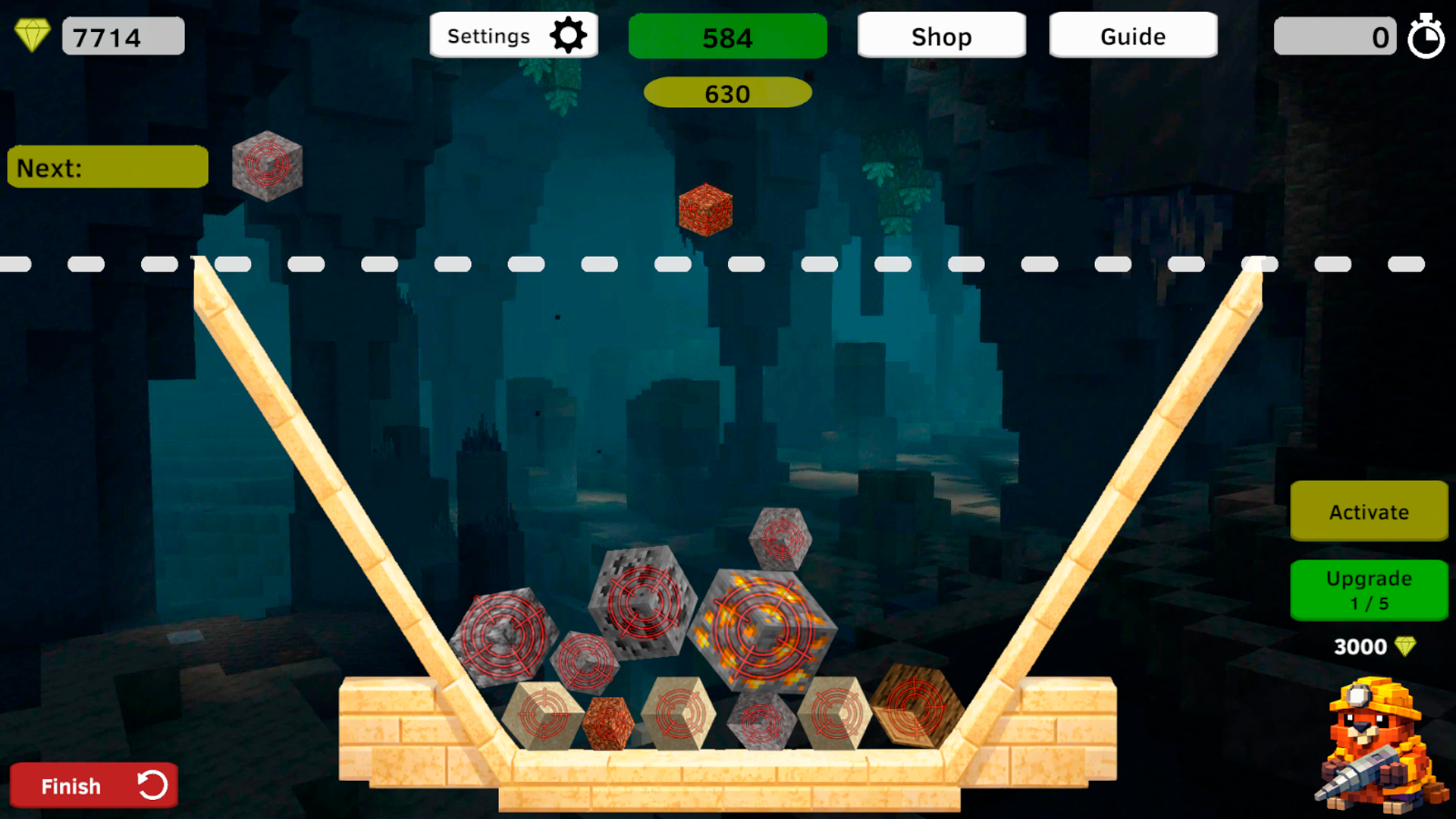Click the grey 0 timer counter bar

[x=1335, y=36]
